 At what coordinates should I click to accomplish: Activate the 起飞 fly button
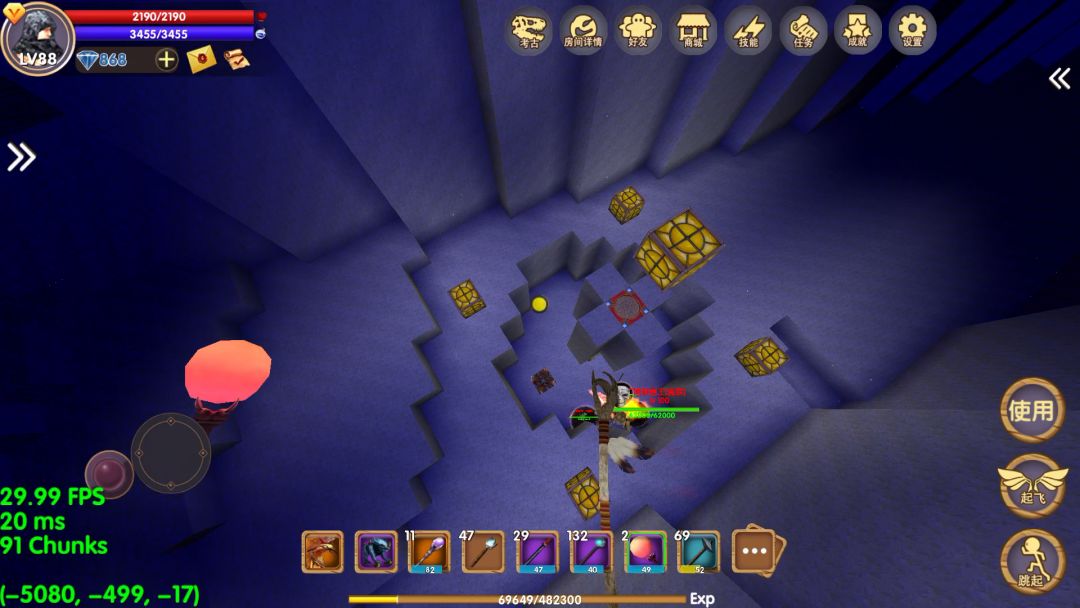(x=1031, y=484)
